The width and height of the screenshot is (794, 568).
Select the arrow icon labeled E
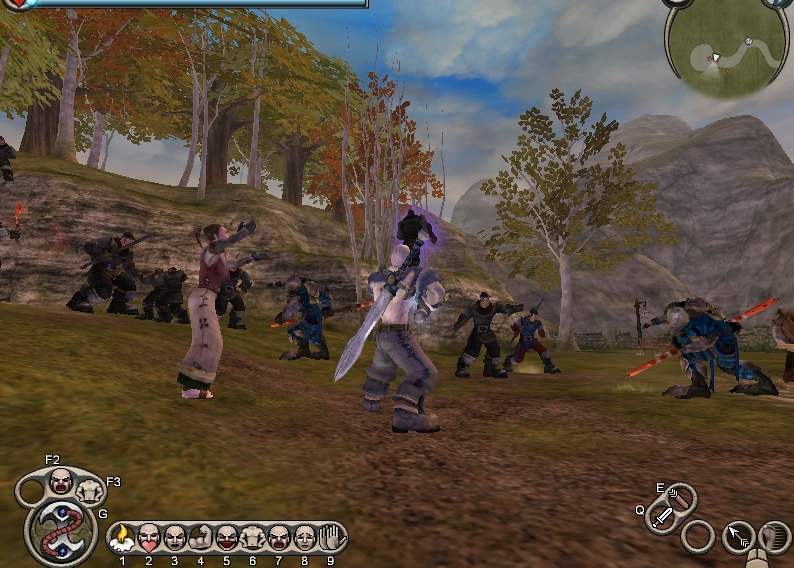tap(680, 496)
